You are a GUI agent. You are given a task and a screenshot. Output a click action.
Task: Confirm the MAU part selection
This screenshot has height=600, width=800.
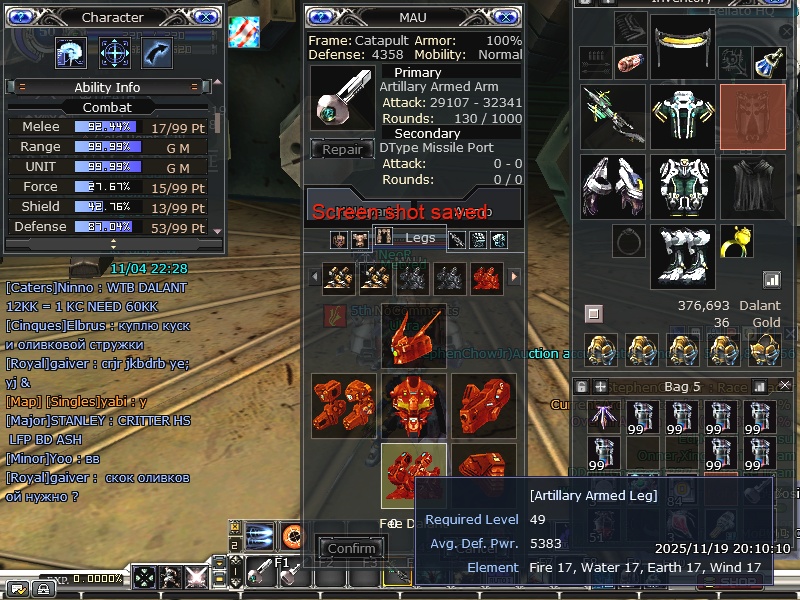click(x=352, y=548)
